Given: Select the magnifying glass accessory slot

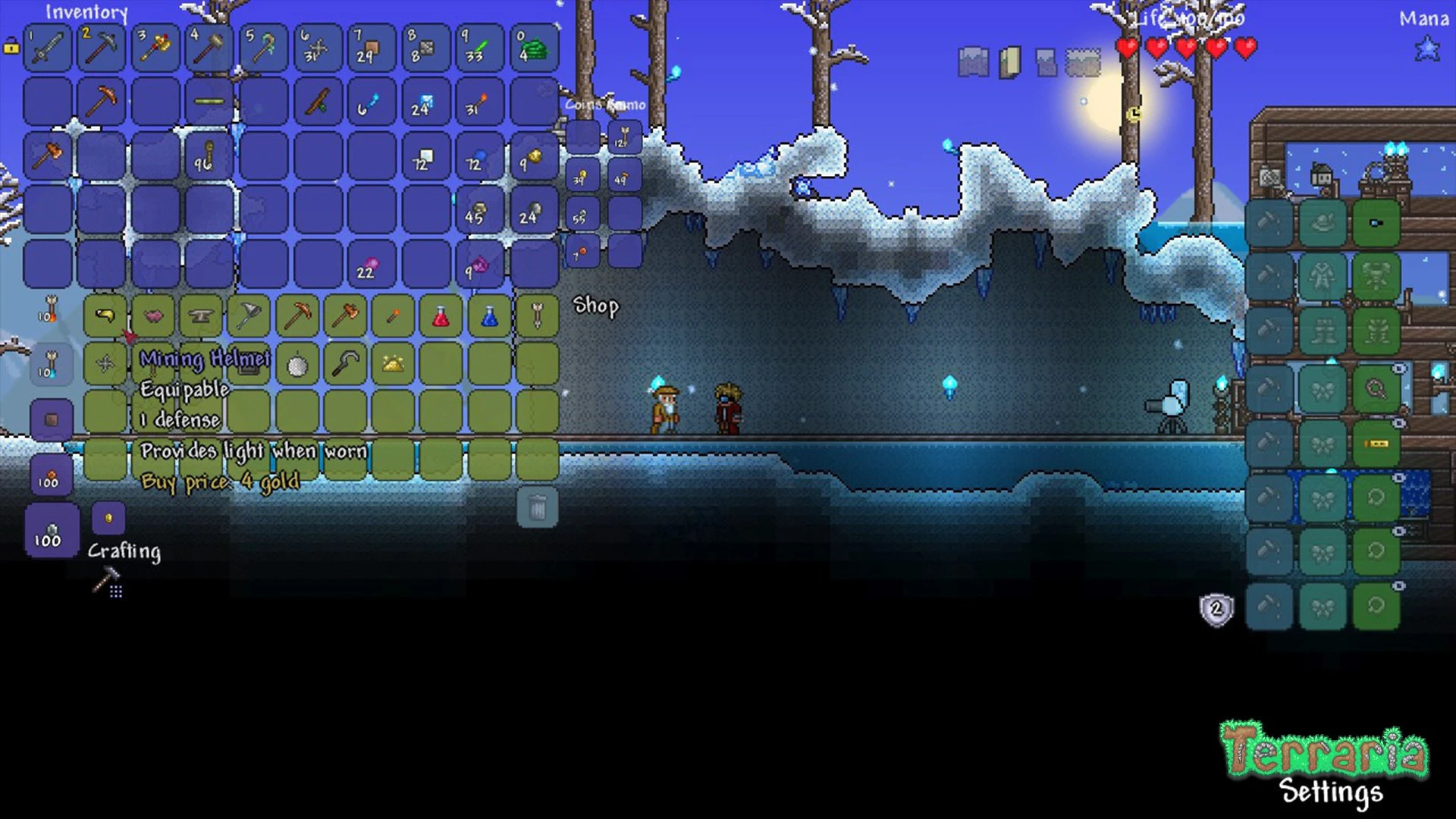Looking at the screenshot, I should tap(1376, 390).
